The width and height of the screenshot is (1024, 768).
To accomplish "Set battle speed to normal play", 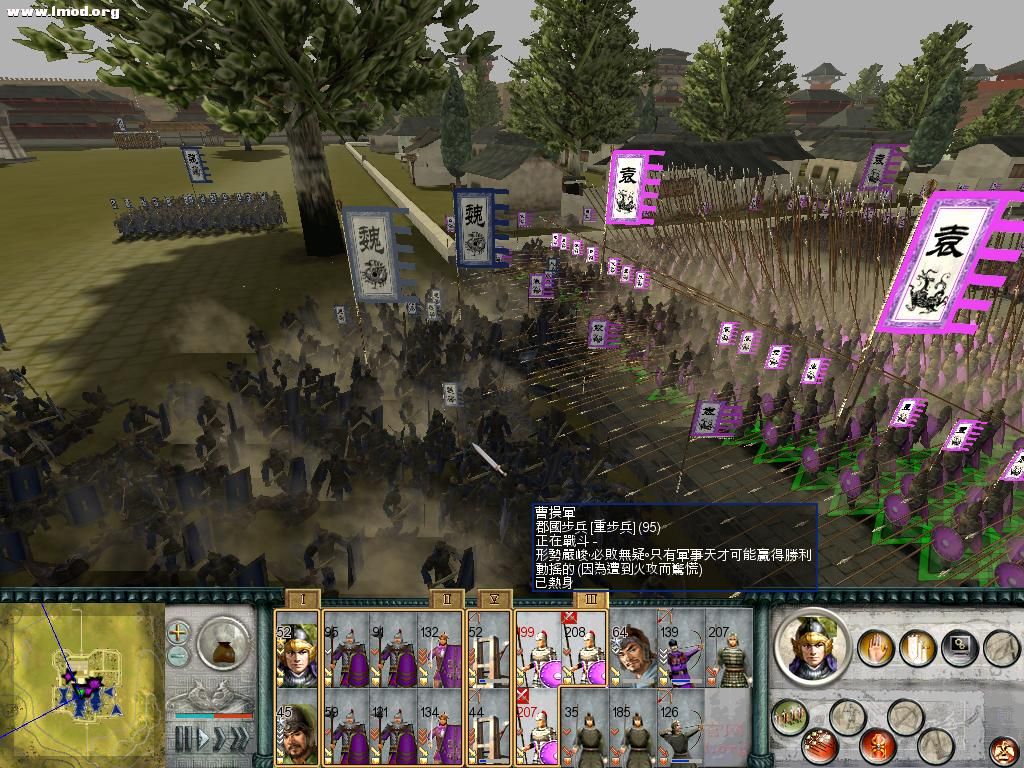I will pos(205,739).
